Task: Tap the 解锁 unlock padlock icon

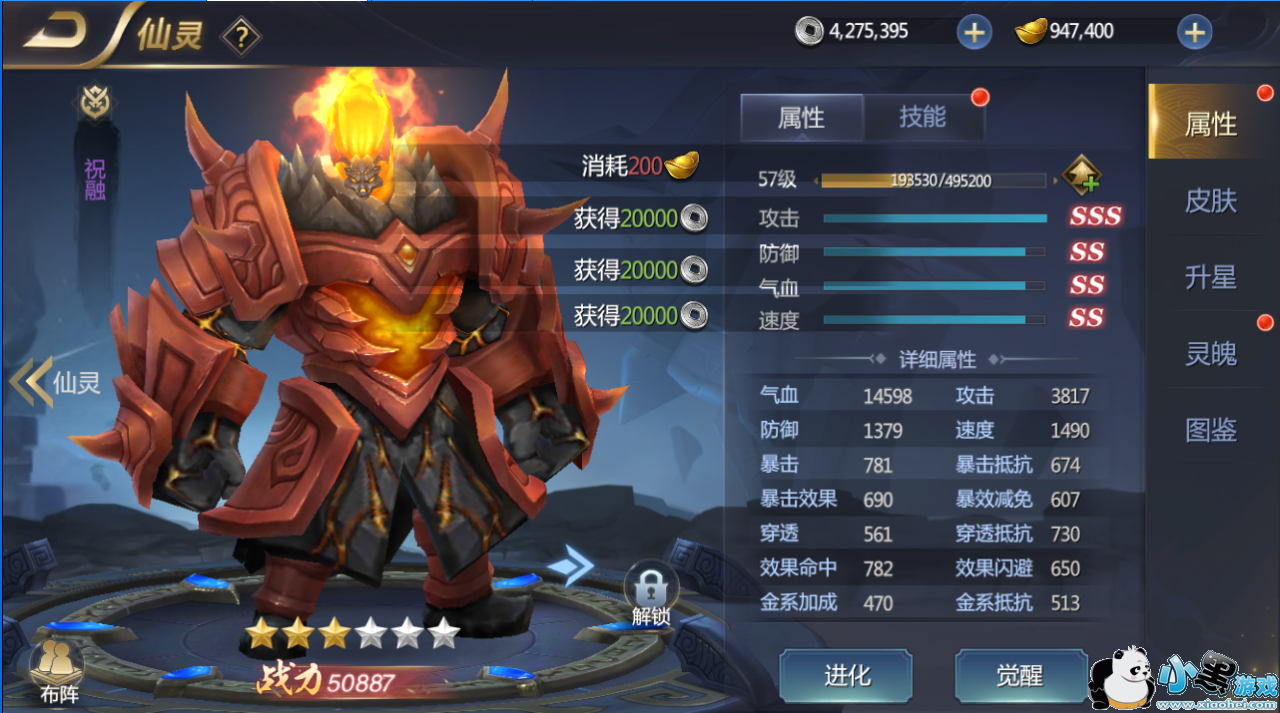Action: pos(651,592)
